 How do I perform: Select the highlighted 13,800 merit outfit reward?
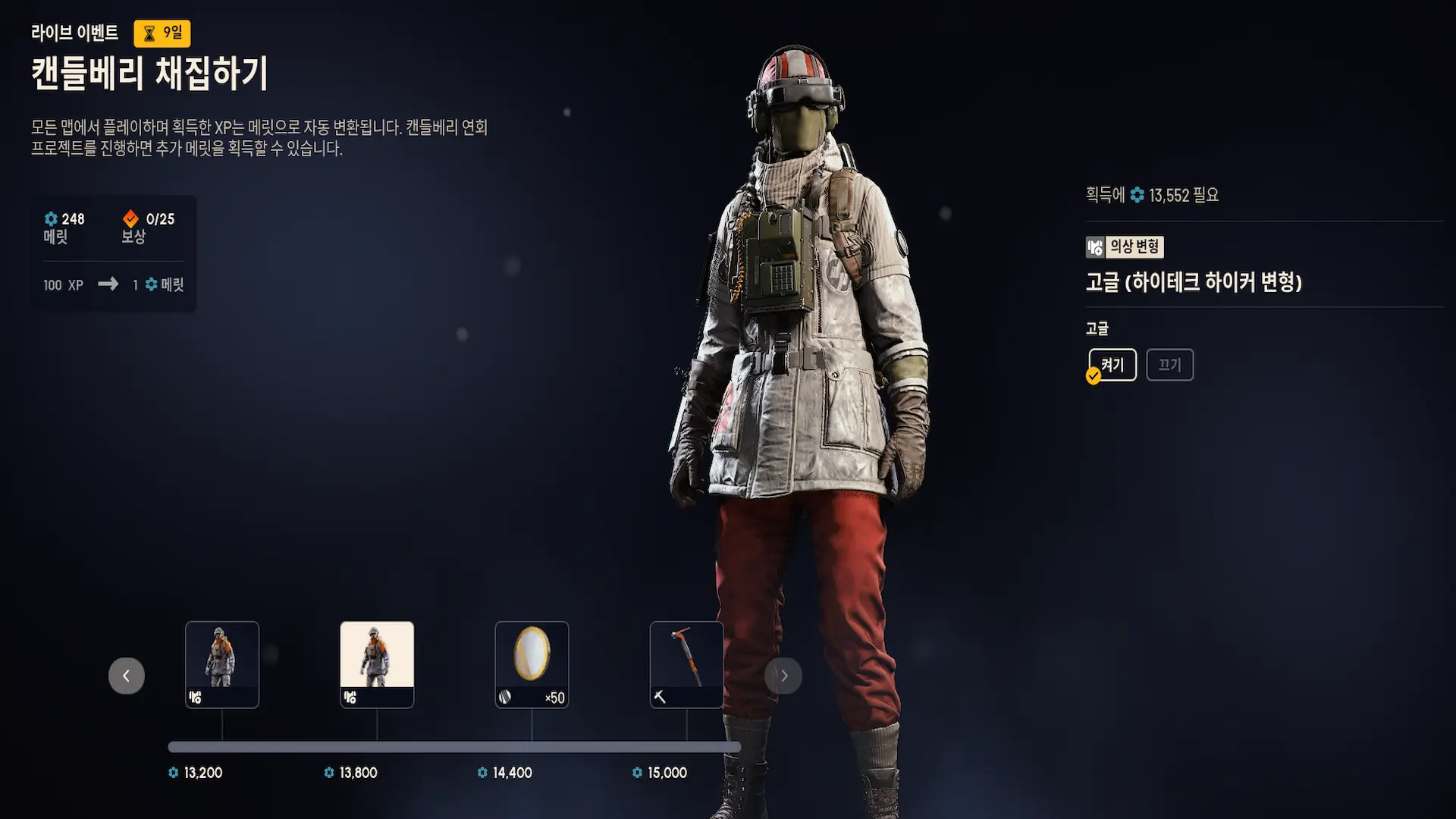coord(377,664)
